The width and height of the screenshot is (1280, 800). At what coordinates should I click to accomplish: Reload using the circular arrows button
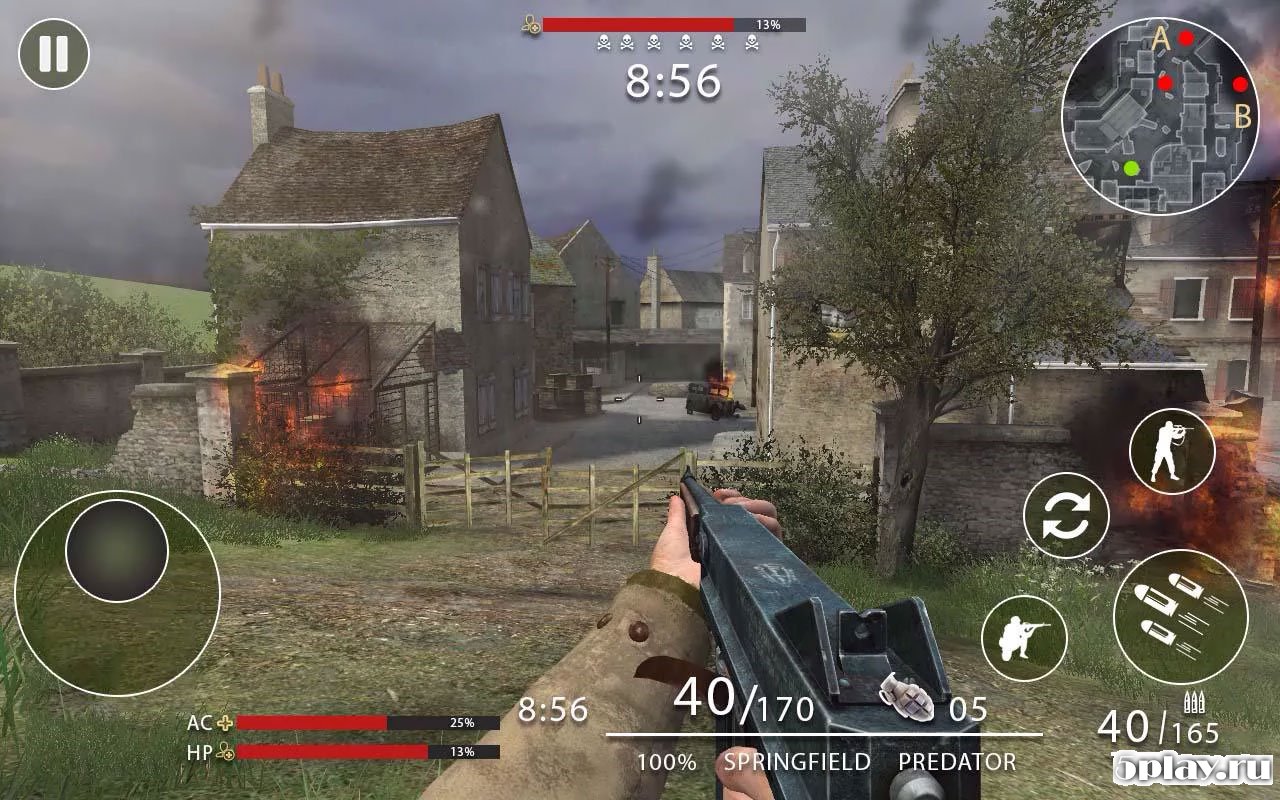pos(1067,516)
